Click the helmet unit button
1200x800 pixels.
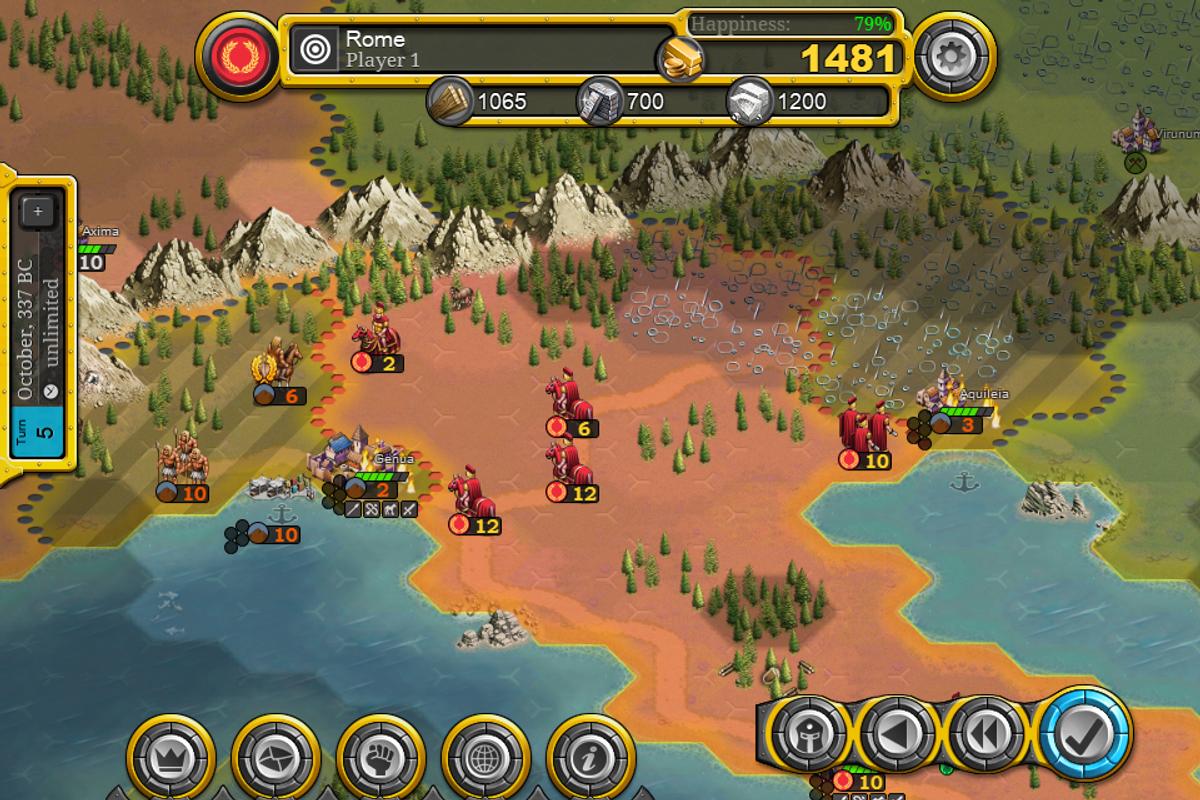808,737
